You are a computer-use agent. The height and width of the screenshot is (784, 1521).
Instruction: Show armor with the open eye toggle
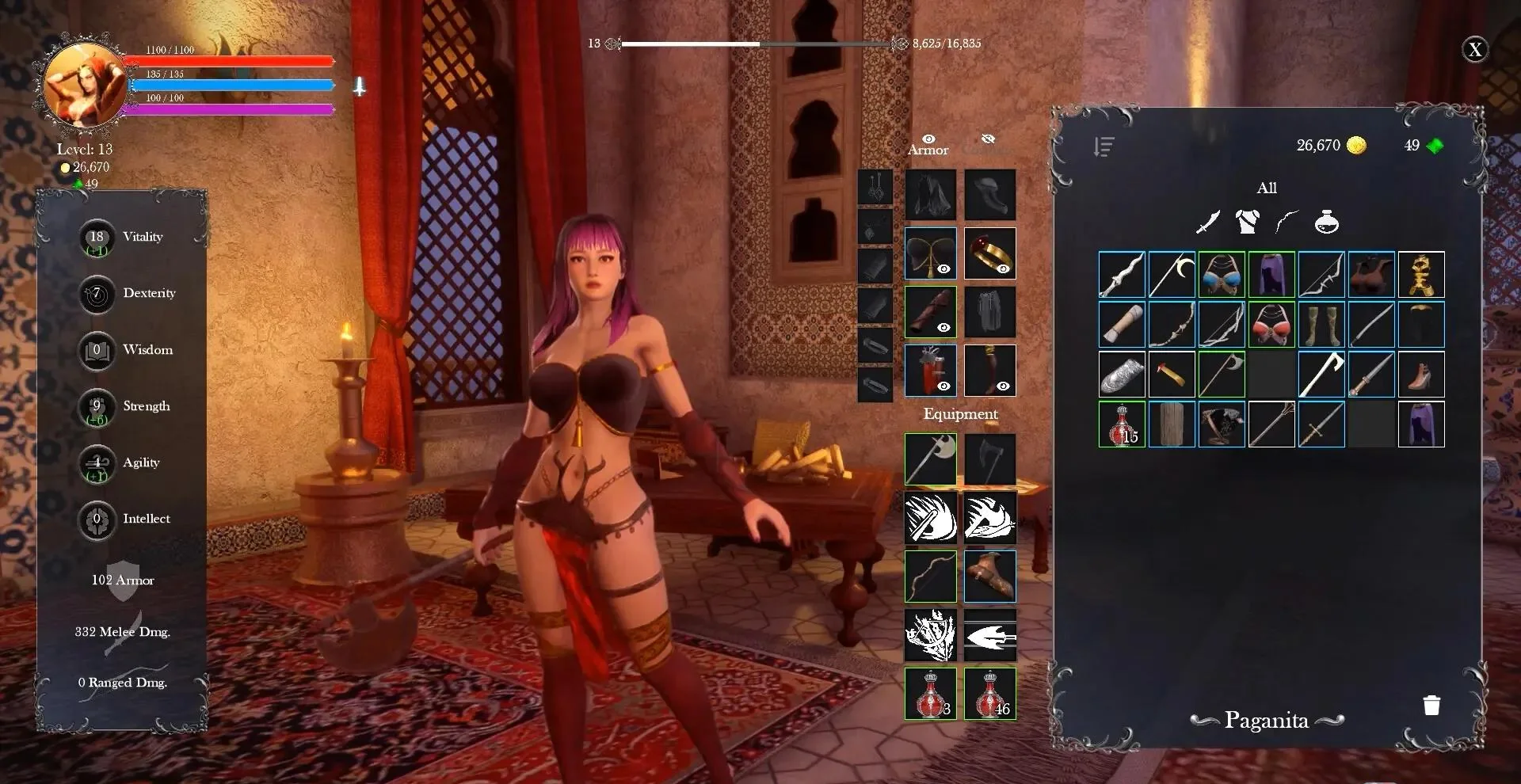click(928, 139)
